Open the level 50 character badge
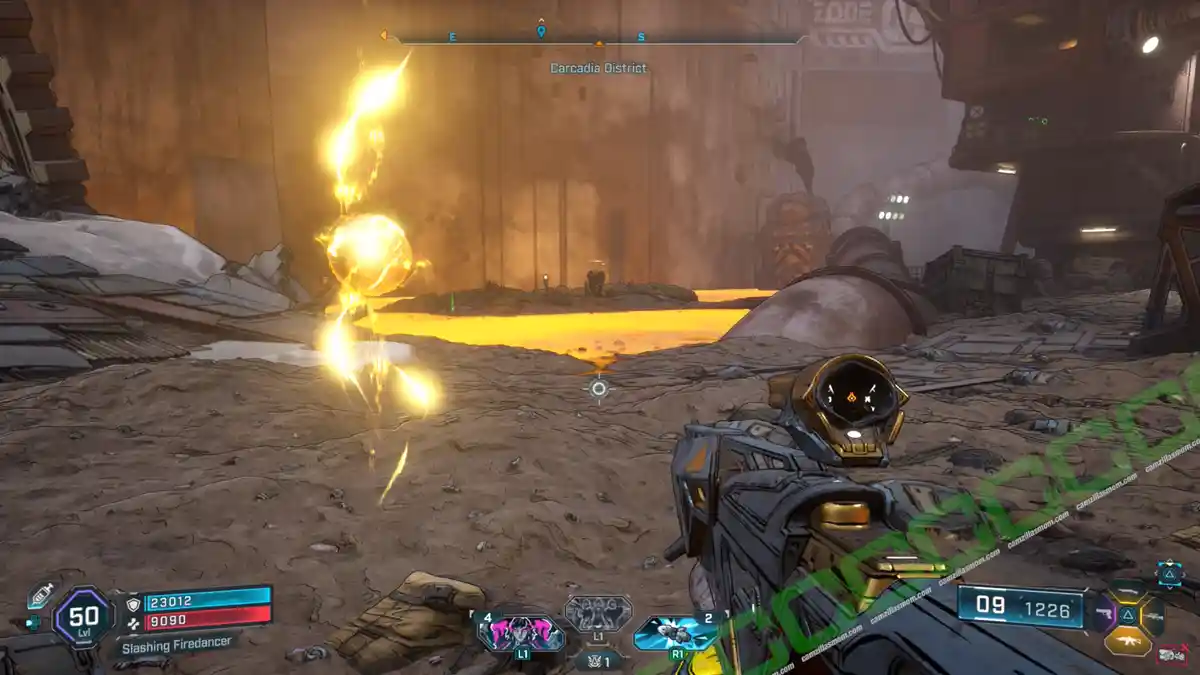The width and height of the screenshot is (1200, 675). pos(83,617)
